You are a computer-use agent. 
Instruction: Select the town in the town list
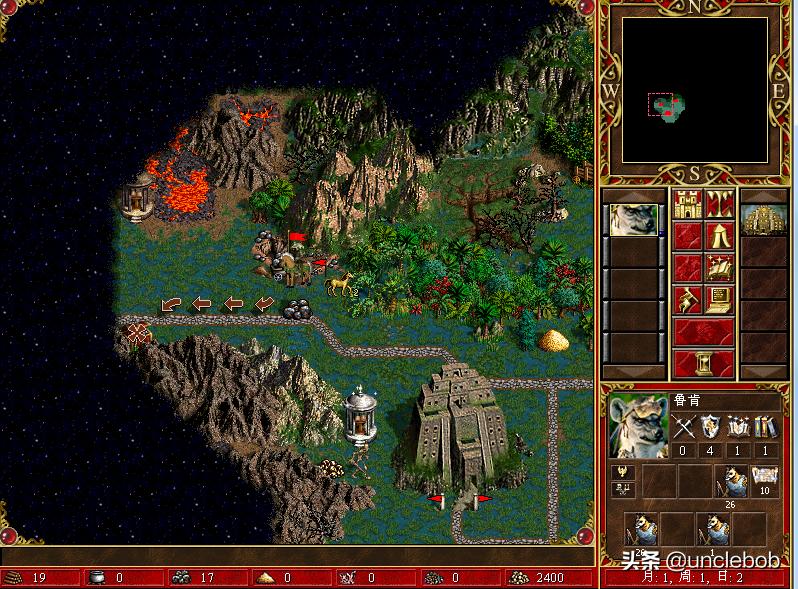coord(763,220)
